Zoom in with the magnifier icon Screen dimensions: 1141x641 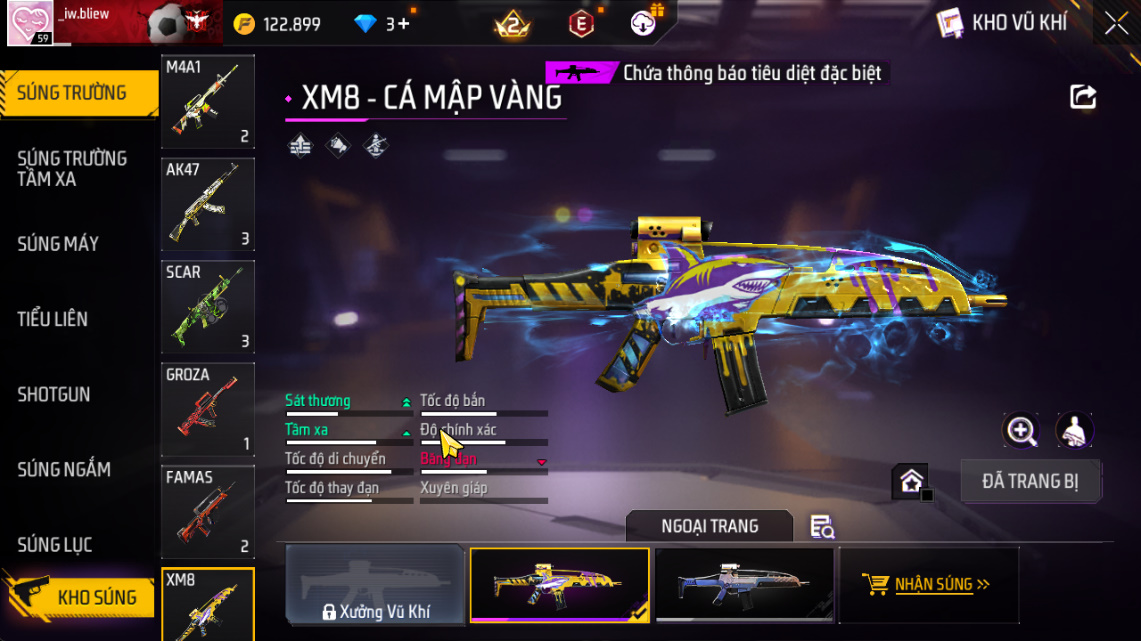[1021, 431]
